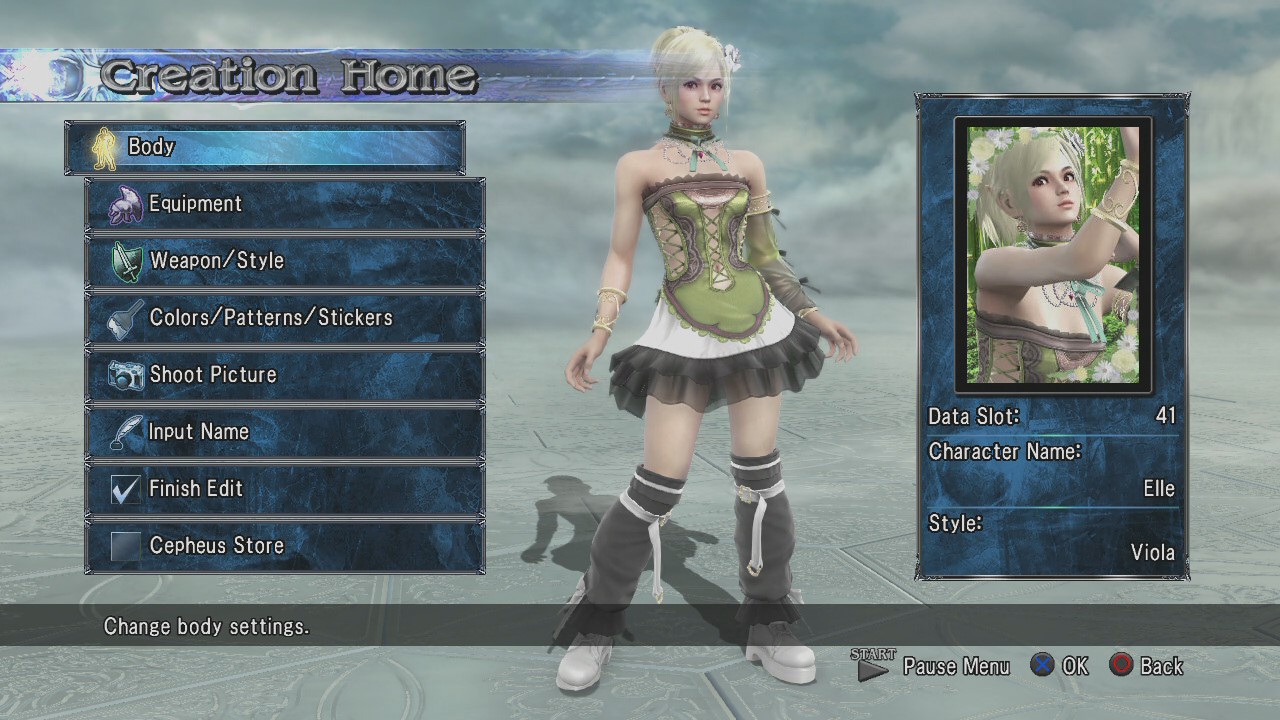The image size is (1280, 720).
Task: Click the character portrait thumbnail
Action: coord(1053,255)
